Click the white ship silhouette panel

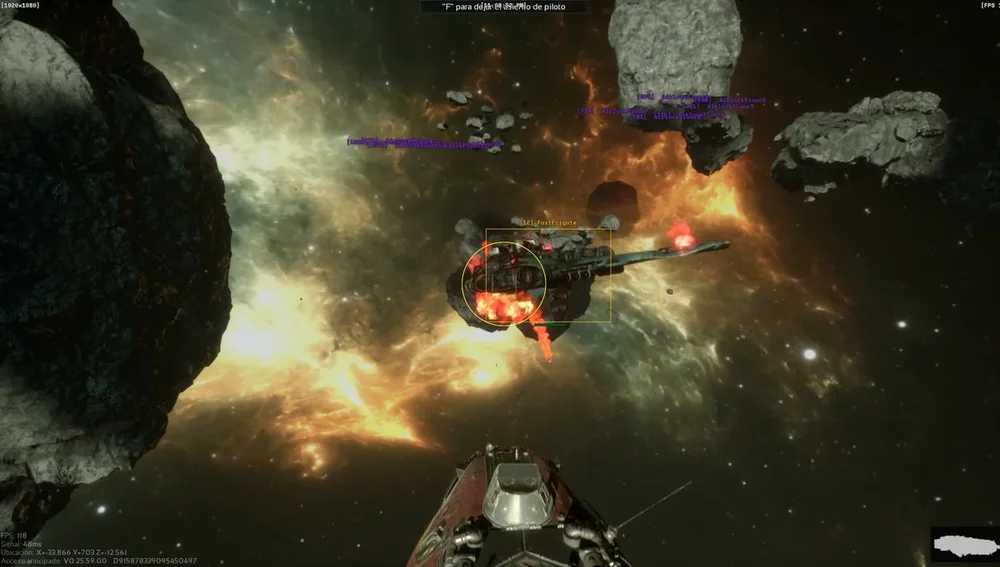click(x=964, y=546)
